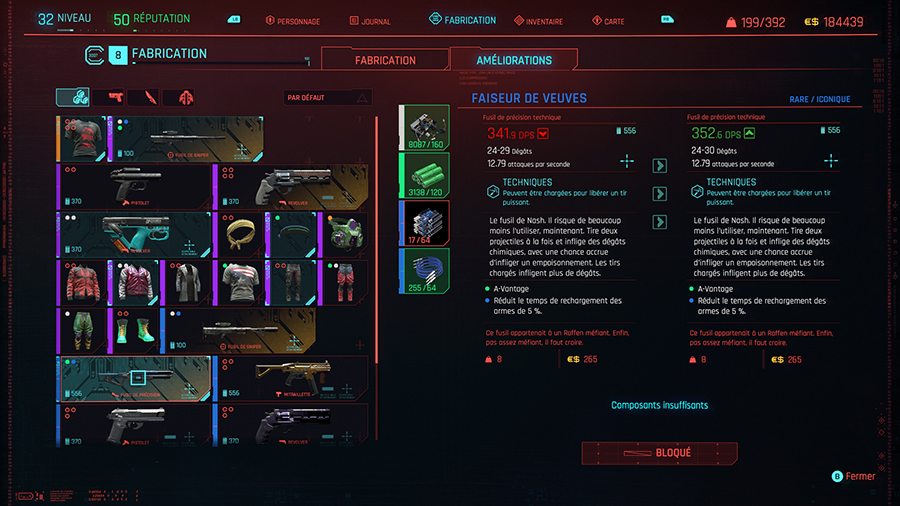Go to the Journal menu
The image size is (900, 506).
[373, 20]
